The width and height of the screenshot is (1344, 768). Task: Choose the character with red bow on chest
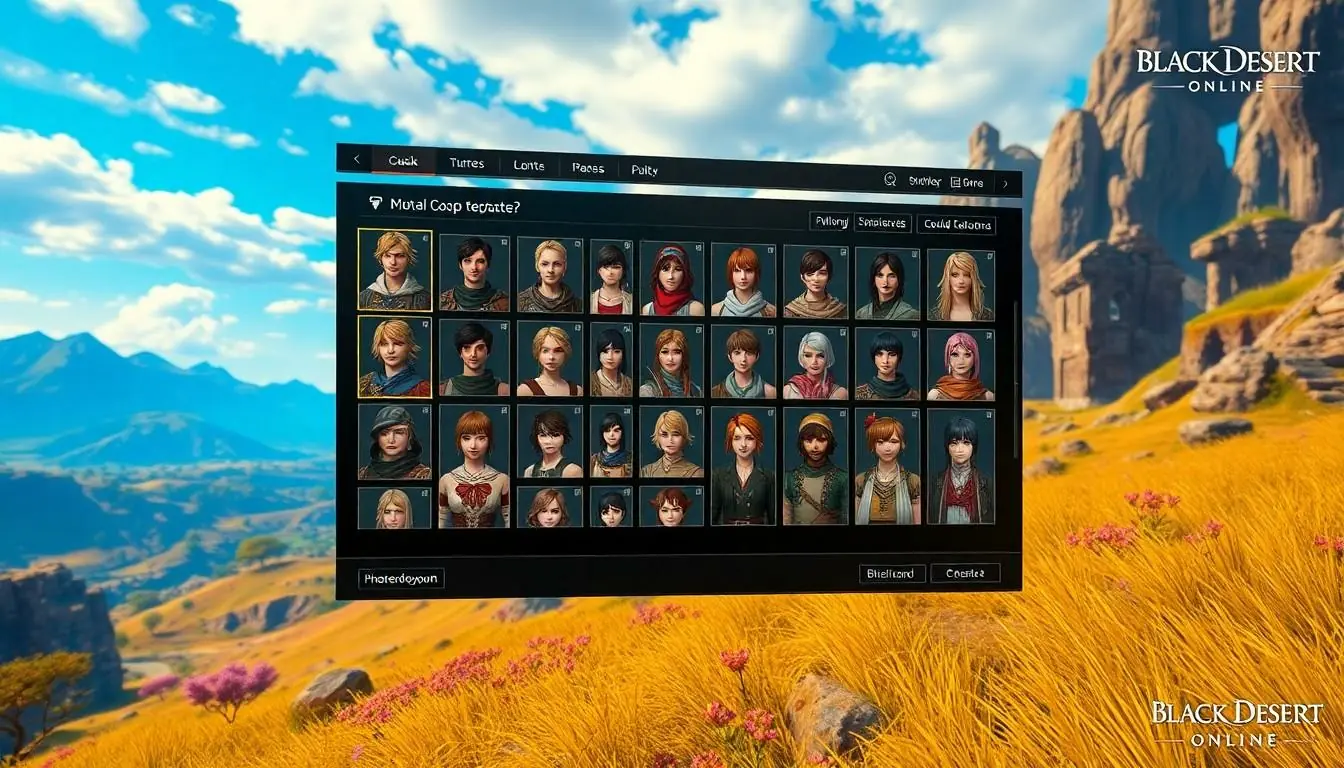click(474, 465)
